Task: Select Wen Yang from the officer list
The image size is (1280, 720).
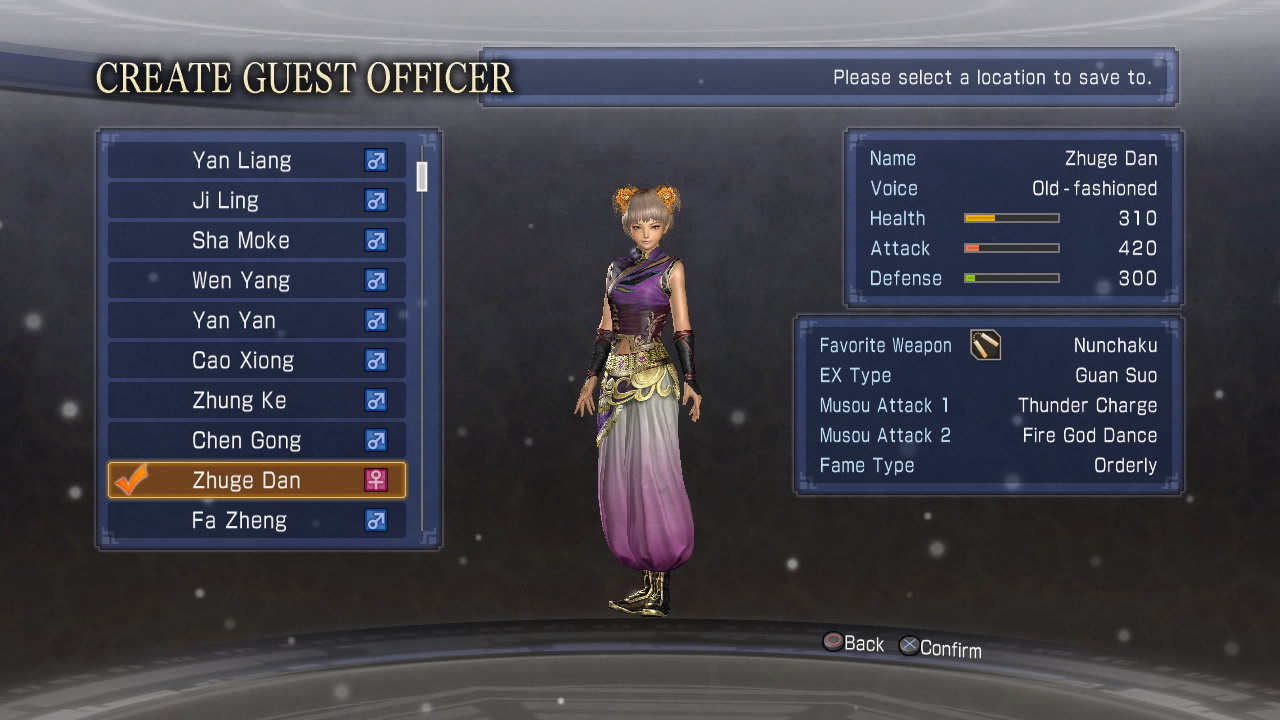Action: coord(256,281)
